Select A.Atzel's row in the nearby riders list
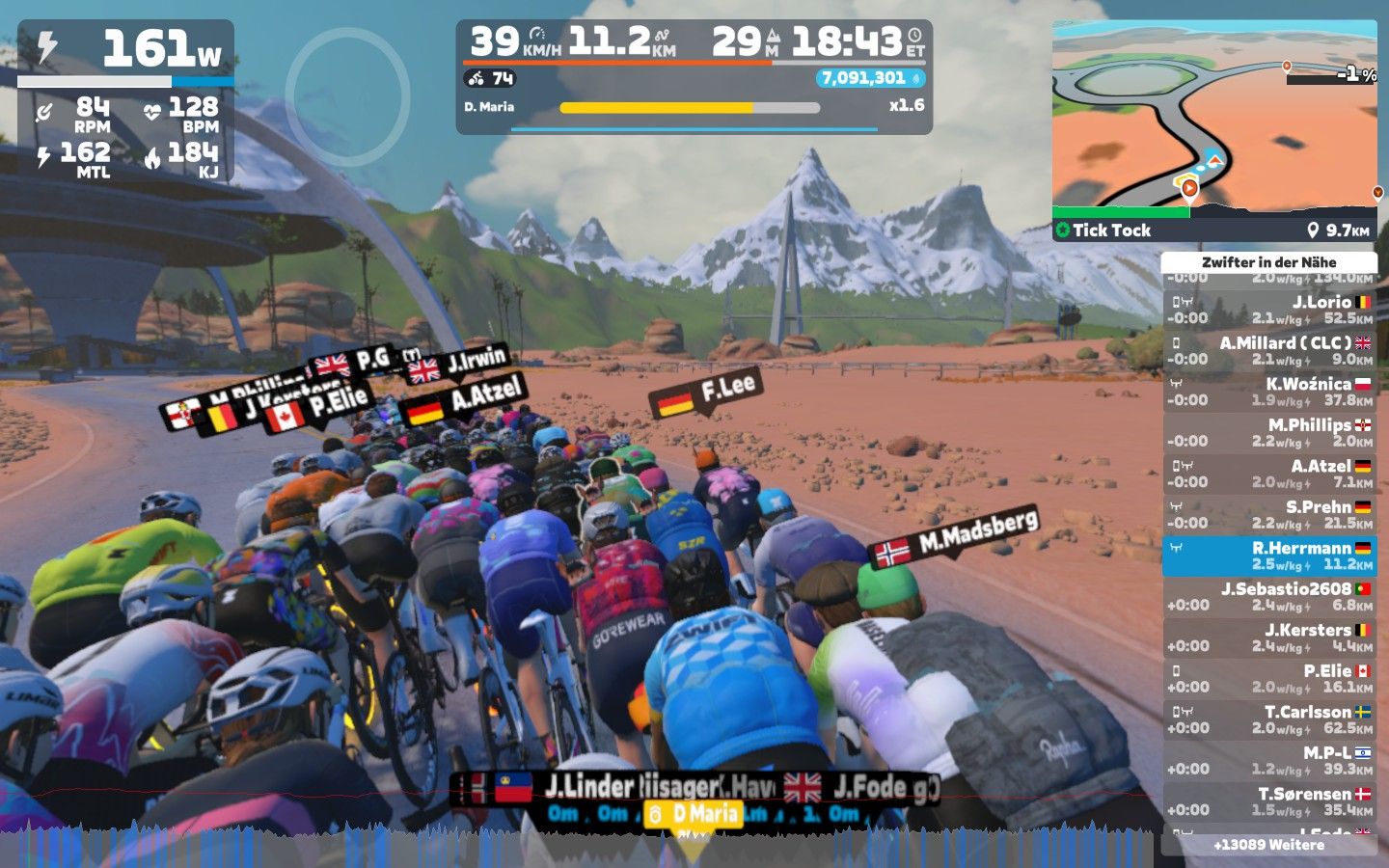 tap(1269, 474)
